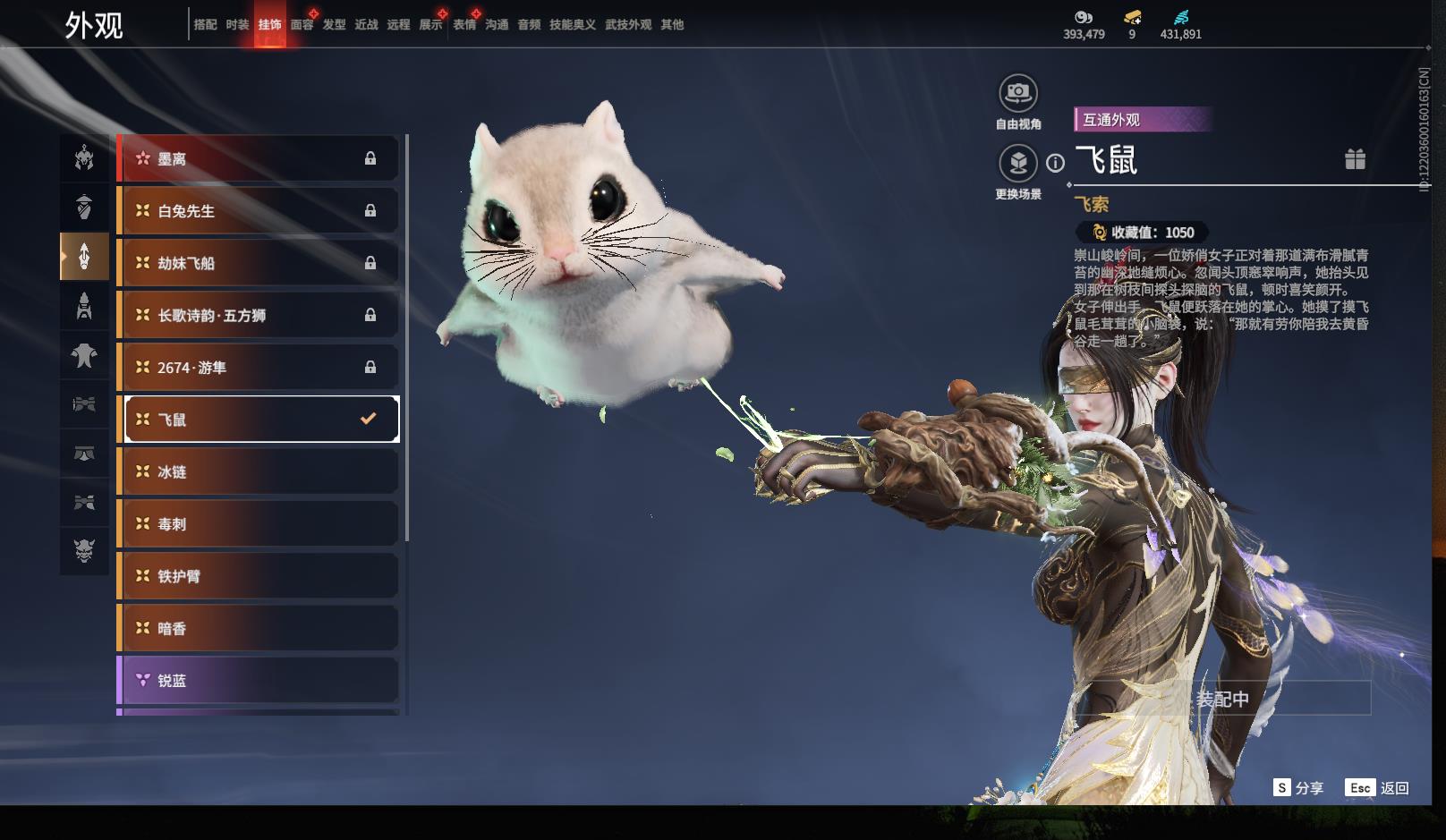
Task: Choose the purple 锐蓝 entry
Action: pyautogui.click(x=258, y=681)
